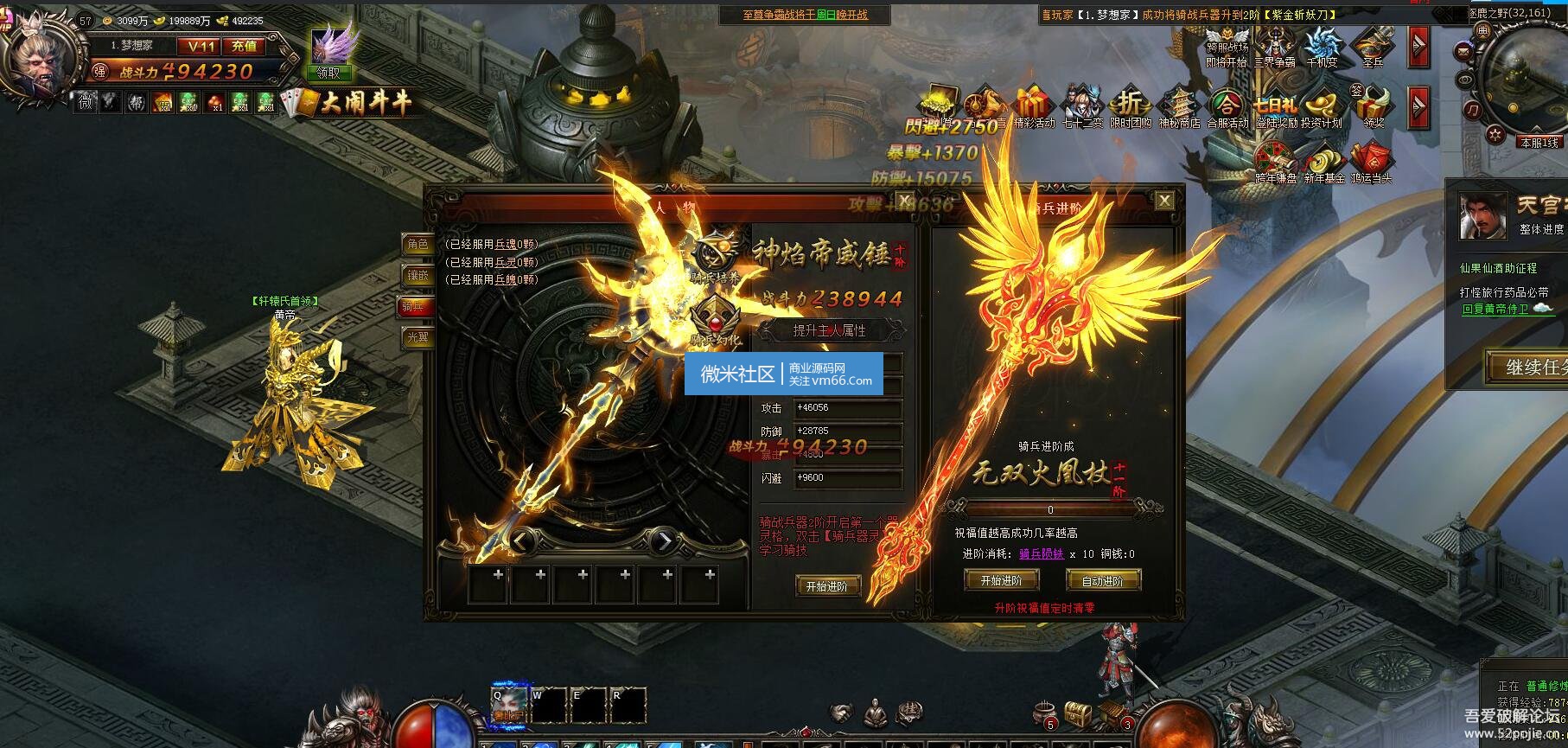Open the 七十二变 event icon
Screen dimensions: 1568x748
coord(1081,109)
